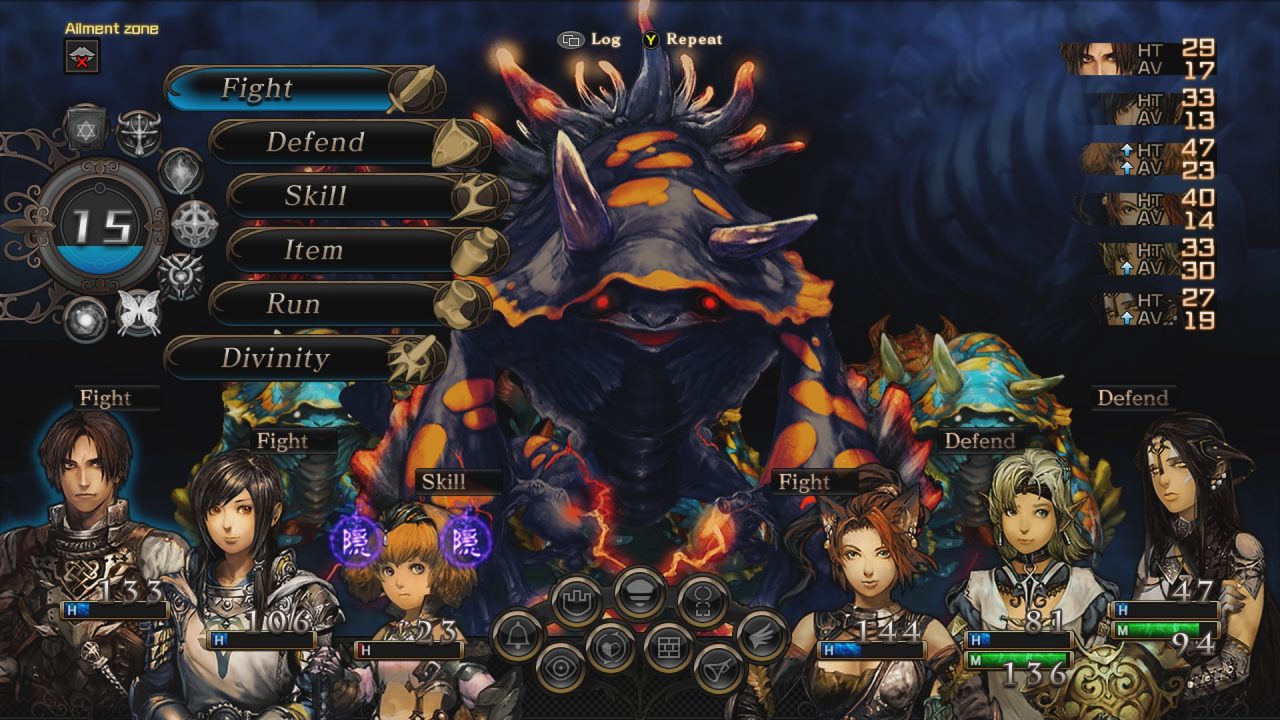Select the horned helmet emblem on the left panel
The image size is (1280, 720).
point(139,132)
